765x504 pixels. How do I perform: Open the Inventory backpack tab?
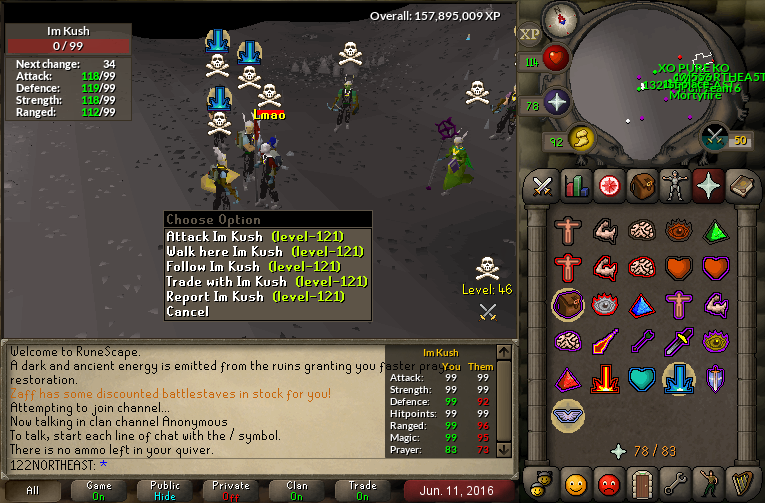(641, 185)
